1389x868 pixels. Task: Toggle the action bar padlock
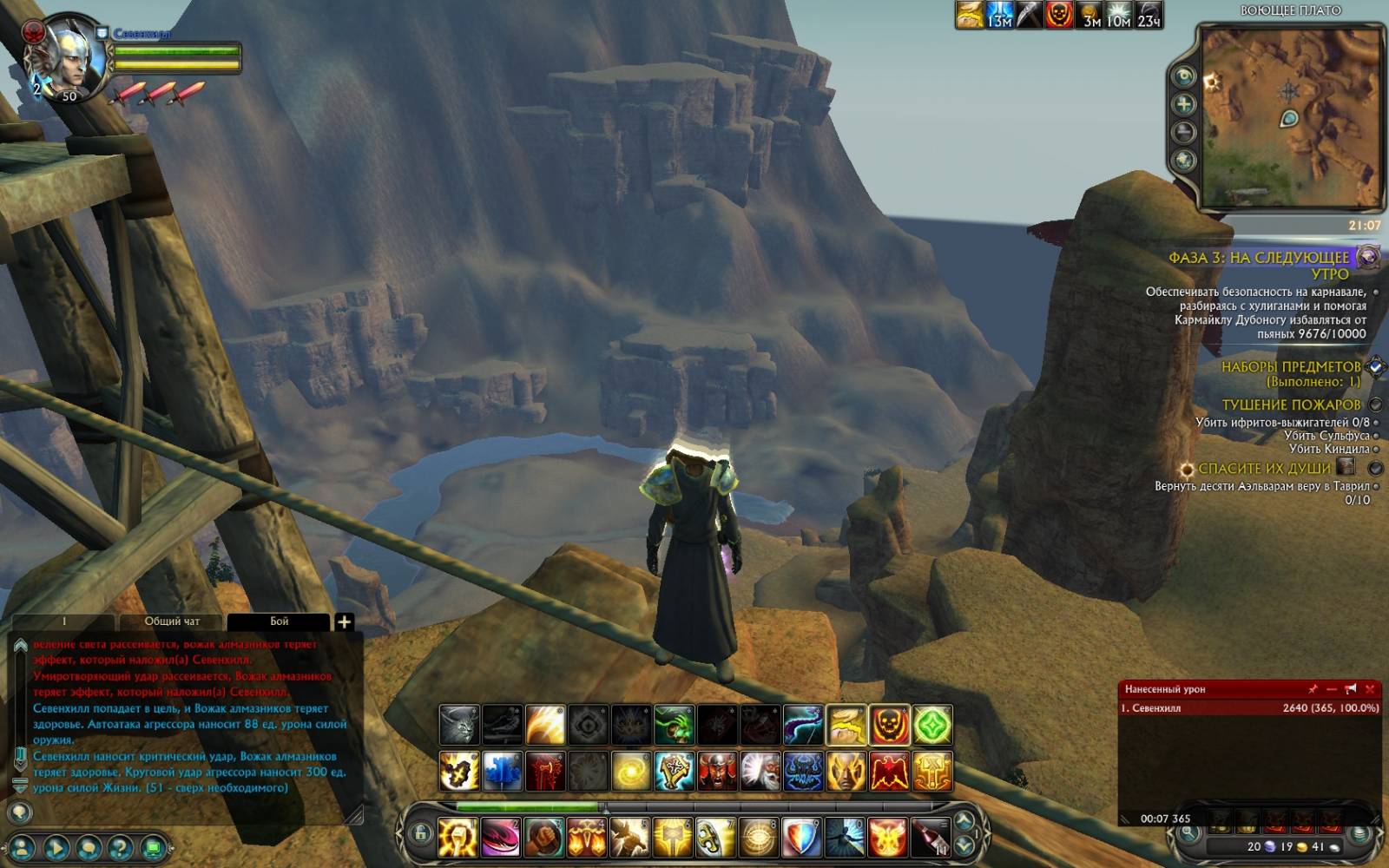point(421,834)
